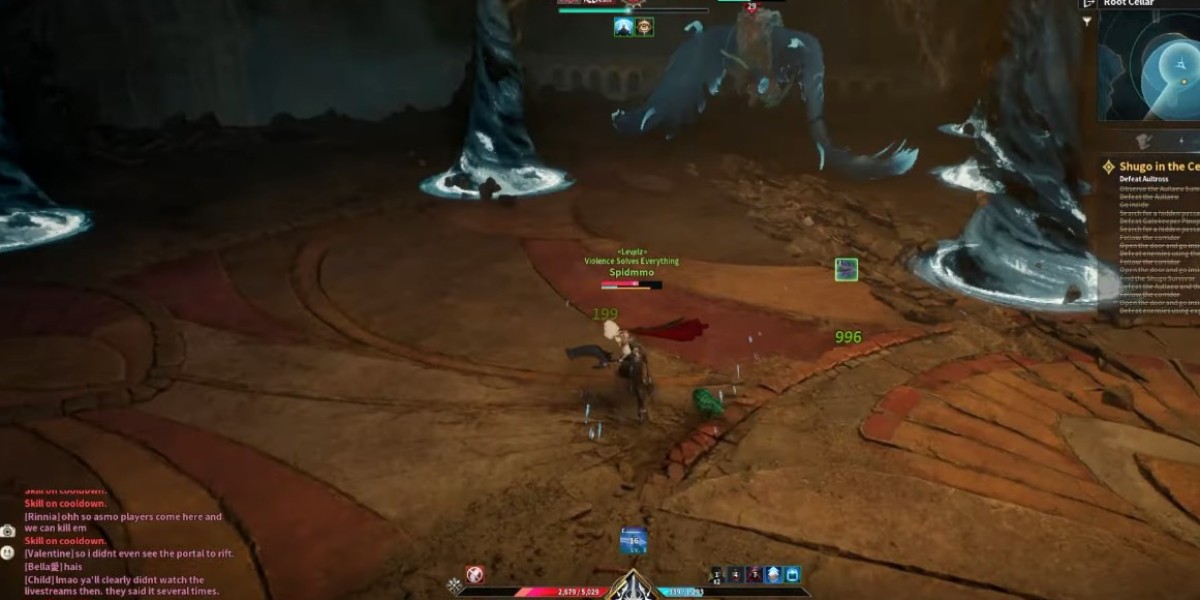Open the emoji face icon beside chat
Image resolution: width=1200 pixels, height=600 pixels.
(8, 552)
